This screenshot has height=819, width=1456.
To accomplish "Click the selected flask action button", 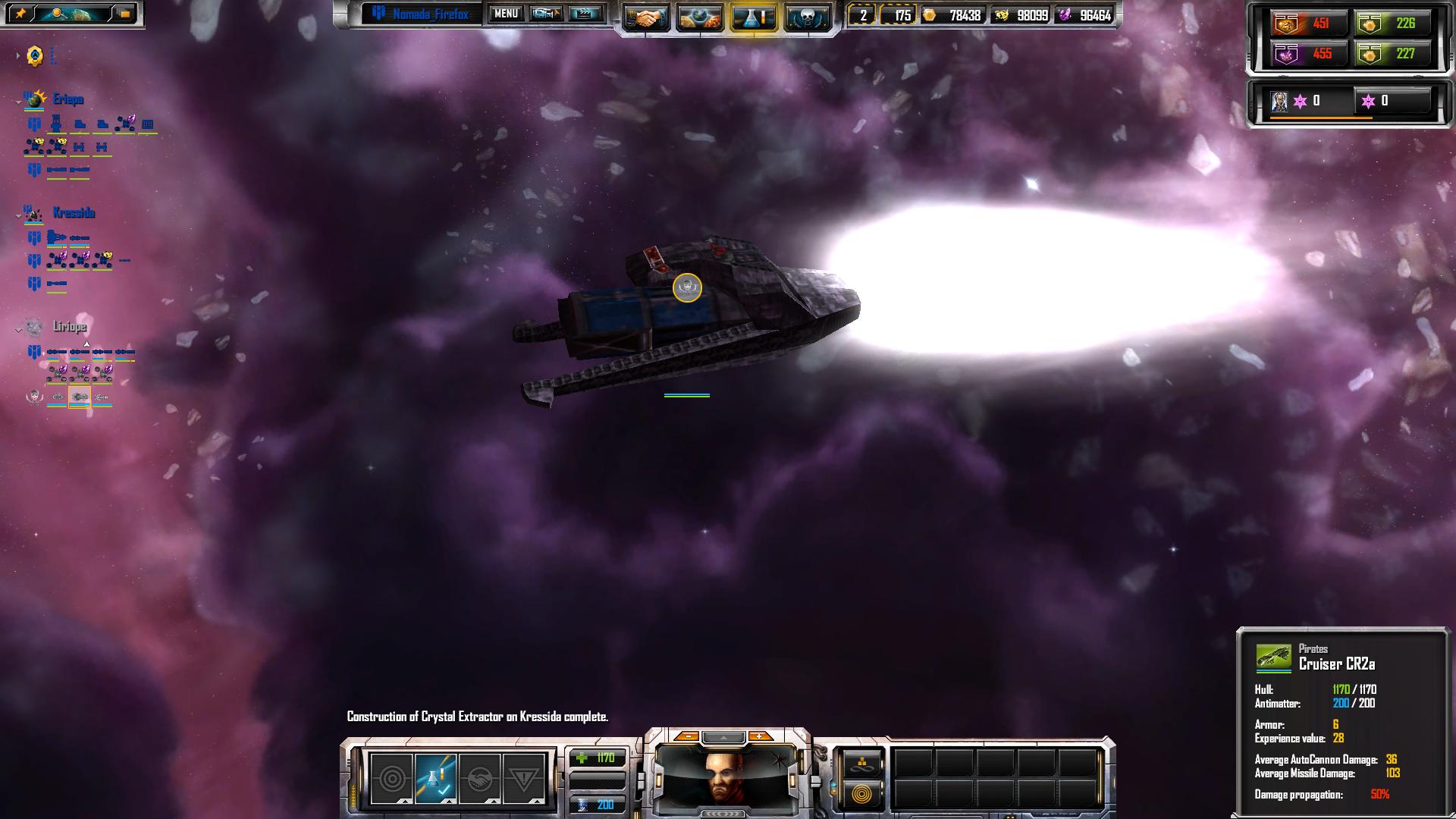I will click(436, 778).
